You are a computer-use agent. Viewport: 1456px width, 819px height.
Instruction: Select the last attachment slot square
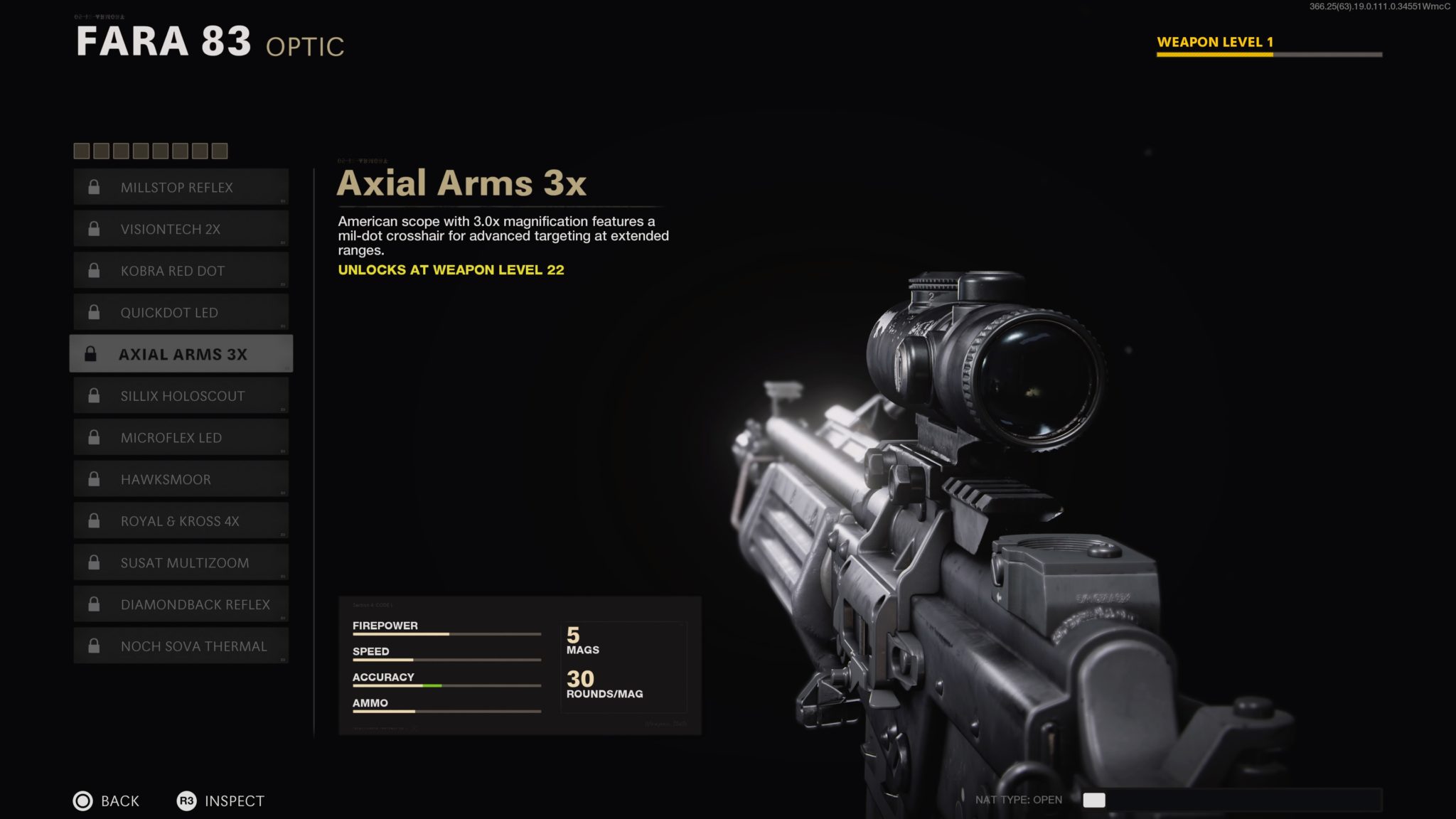coord(221,151)
